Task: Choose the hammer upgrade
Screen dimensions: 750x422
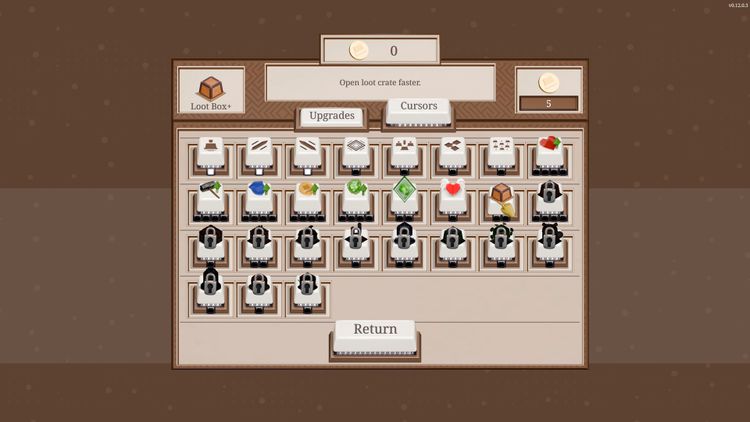Action: pos(210,194)
